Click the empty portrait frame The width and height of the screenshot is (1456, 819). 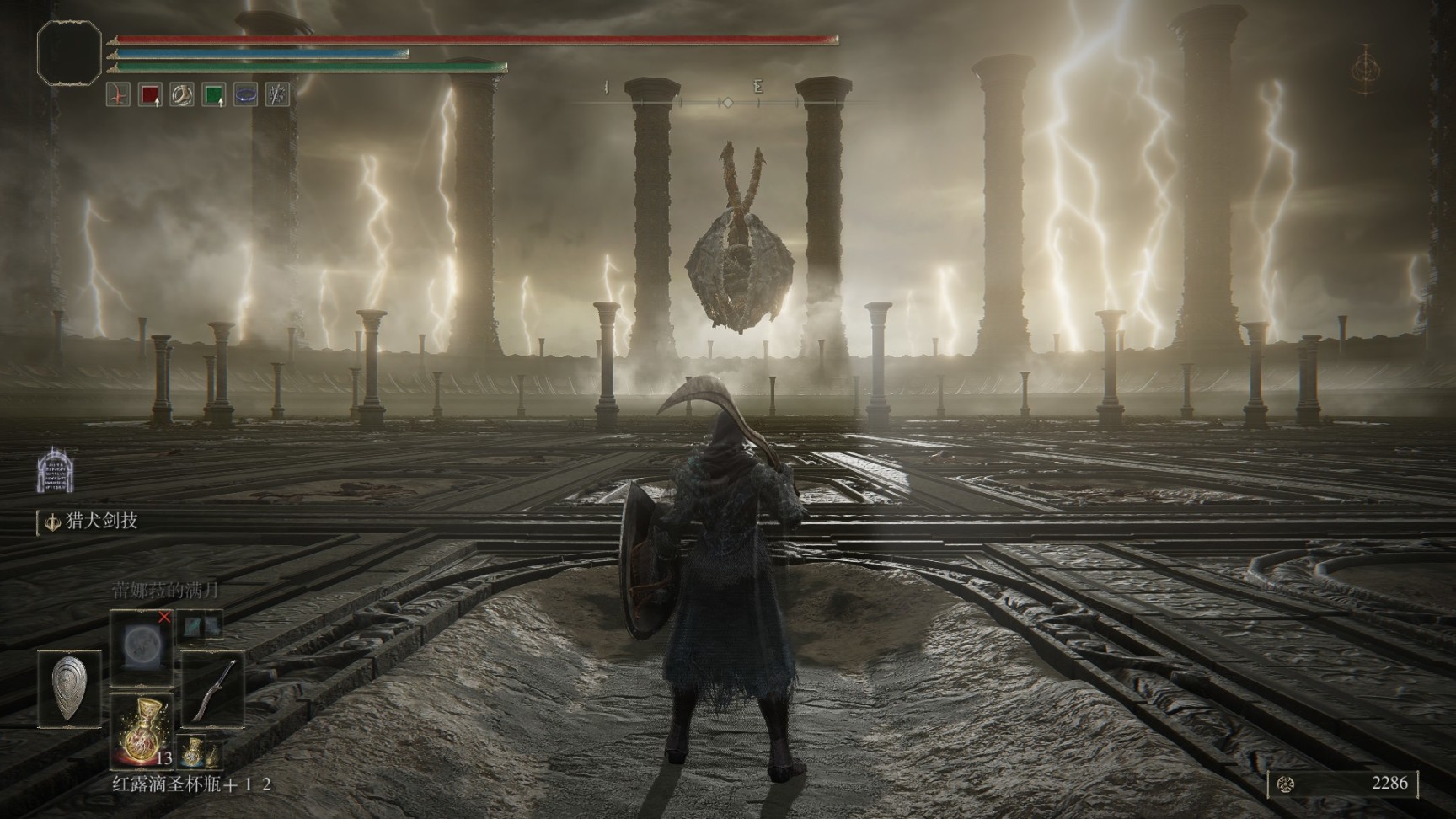point(69,54)
